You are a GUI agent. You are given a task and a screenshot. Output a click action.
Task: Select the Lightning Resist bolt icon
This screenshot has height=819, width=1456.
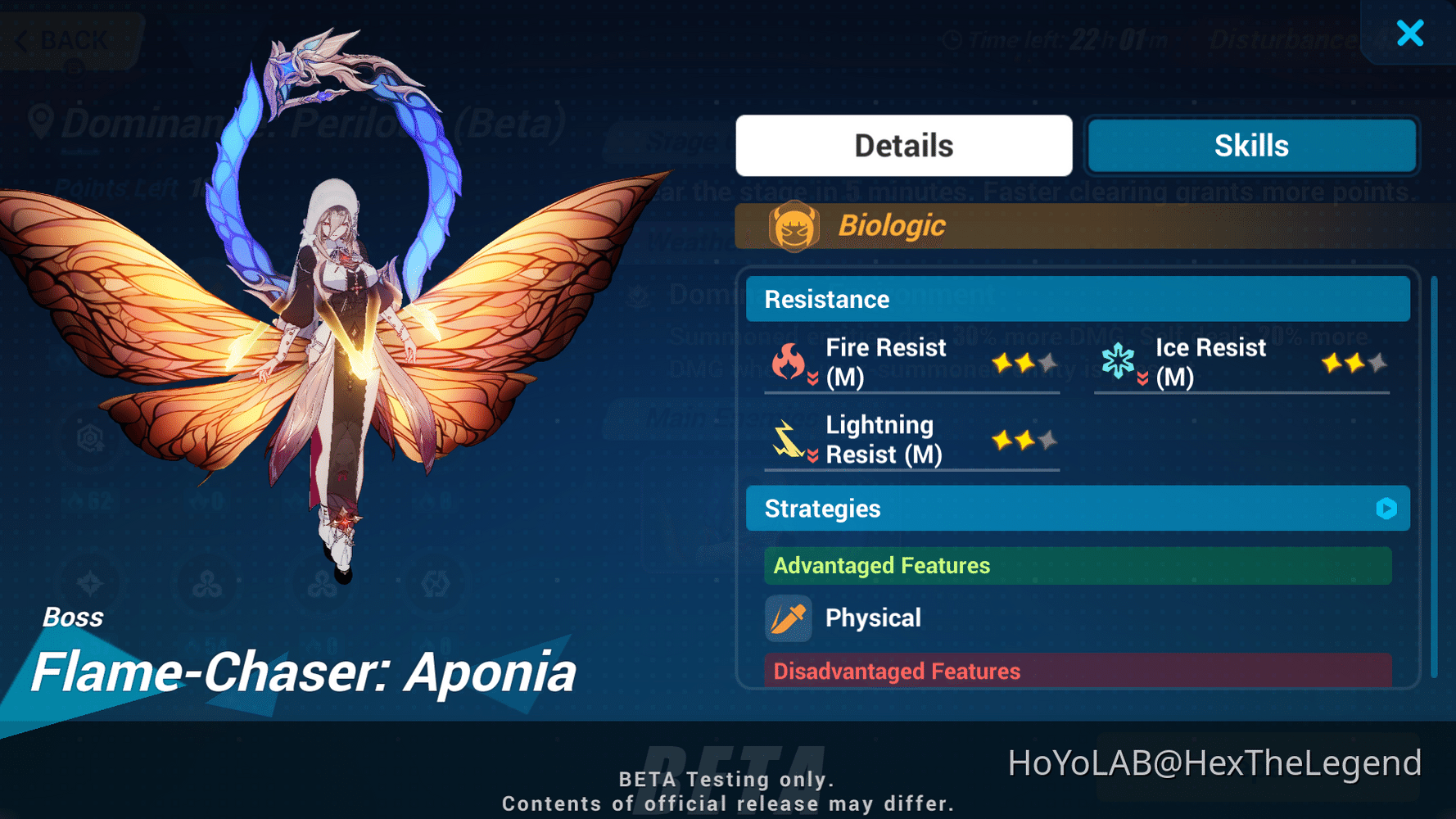789,439
